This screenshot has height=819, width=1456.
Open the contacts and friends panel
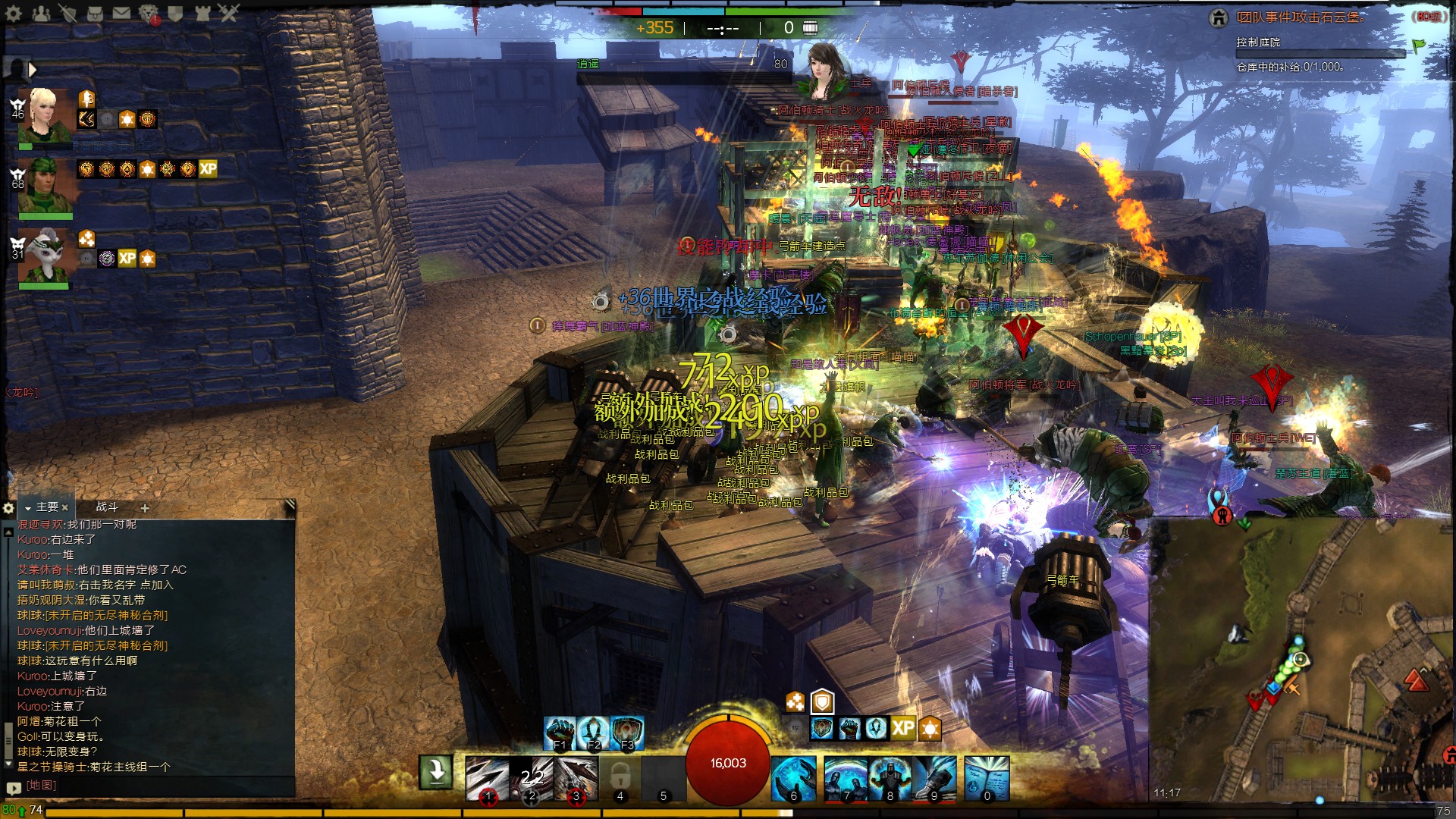coord(41,13)
